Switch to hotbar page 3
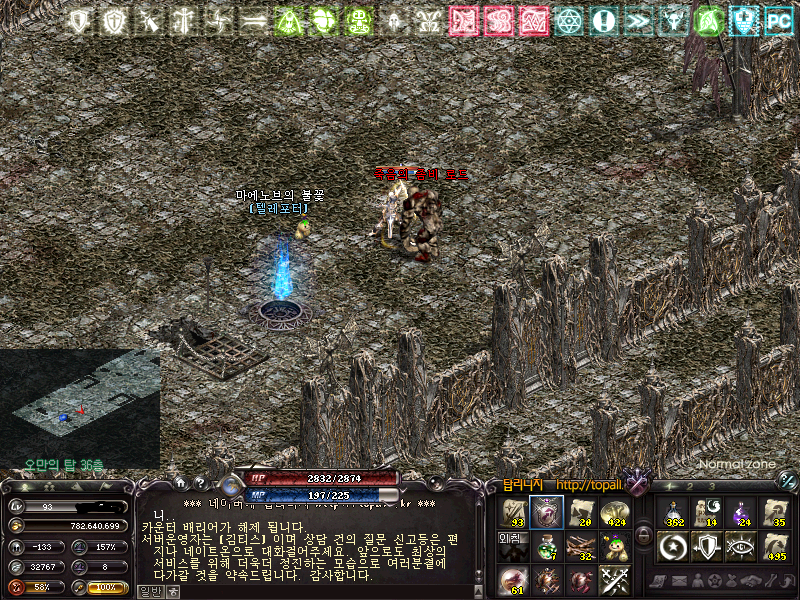This screenshot has height=600, width=800. point(712,486)
